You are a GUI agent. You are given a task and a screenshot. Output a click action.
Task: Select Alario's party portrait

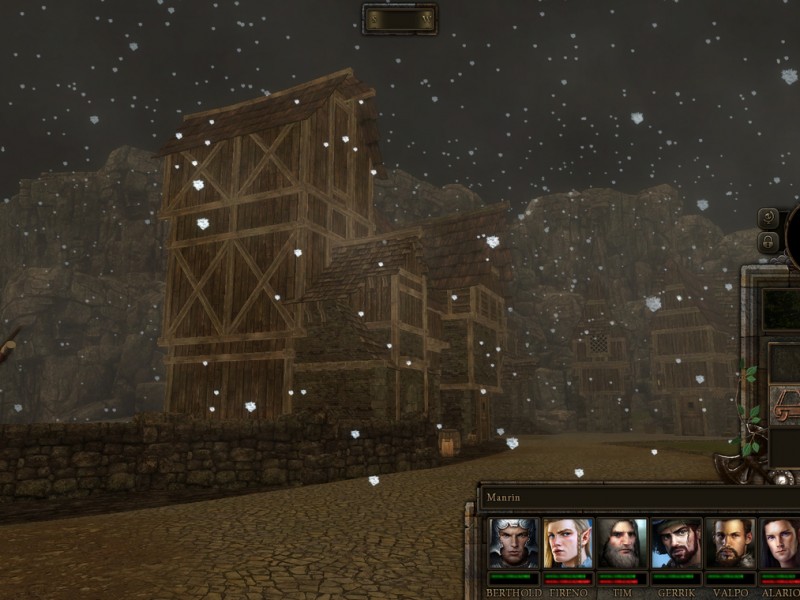[x=780, y=543]
